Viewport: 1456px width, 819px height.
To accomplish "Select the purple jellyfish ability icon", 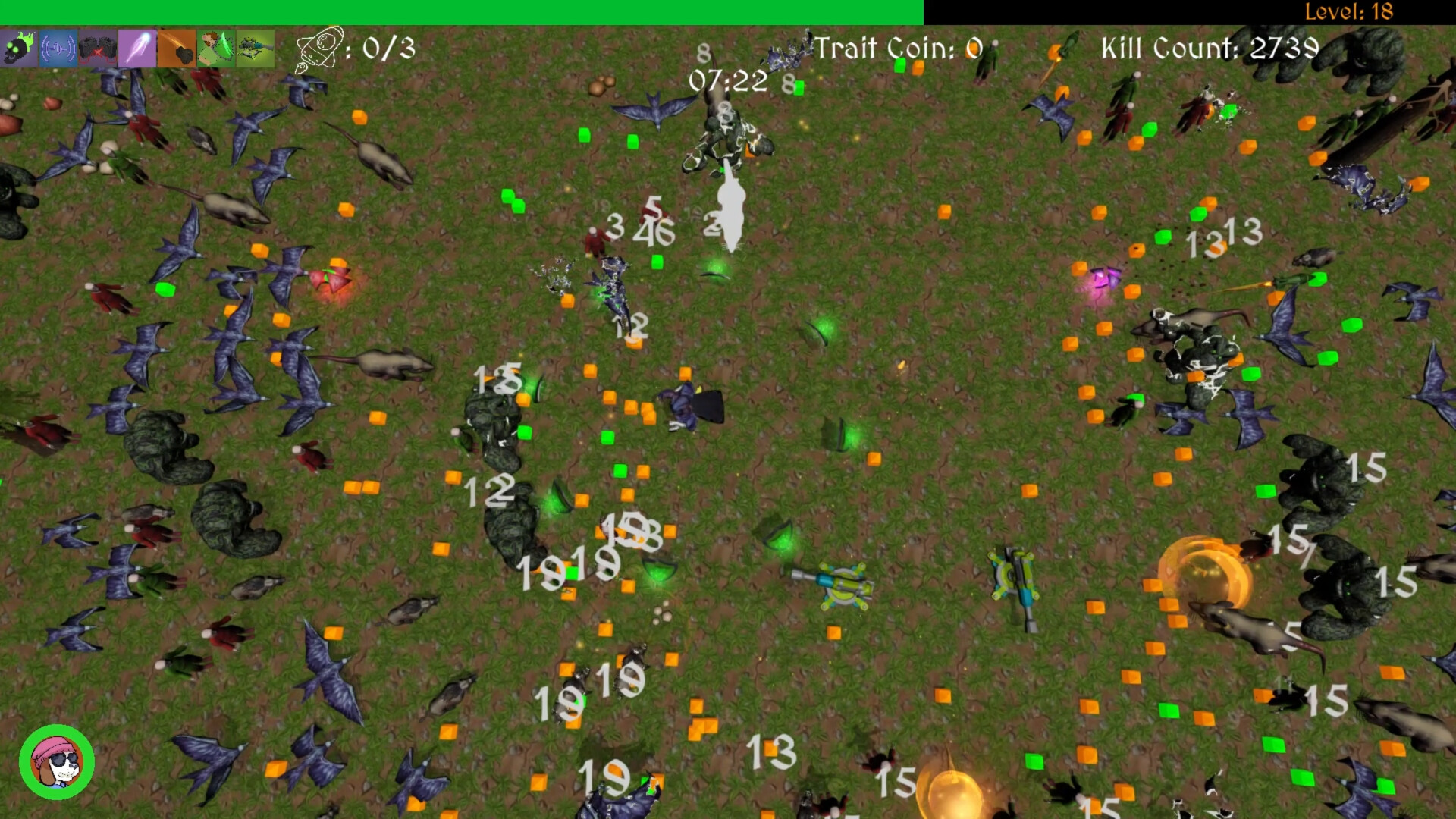I will coord(137,49).
